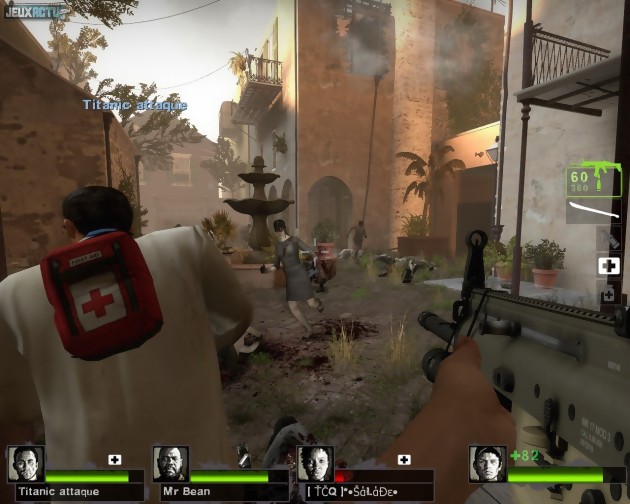
Task: Switch to the machete melee slot
Action: (593, 211)
